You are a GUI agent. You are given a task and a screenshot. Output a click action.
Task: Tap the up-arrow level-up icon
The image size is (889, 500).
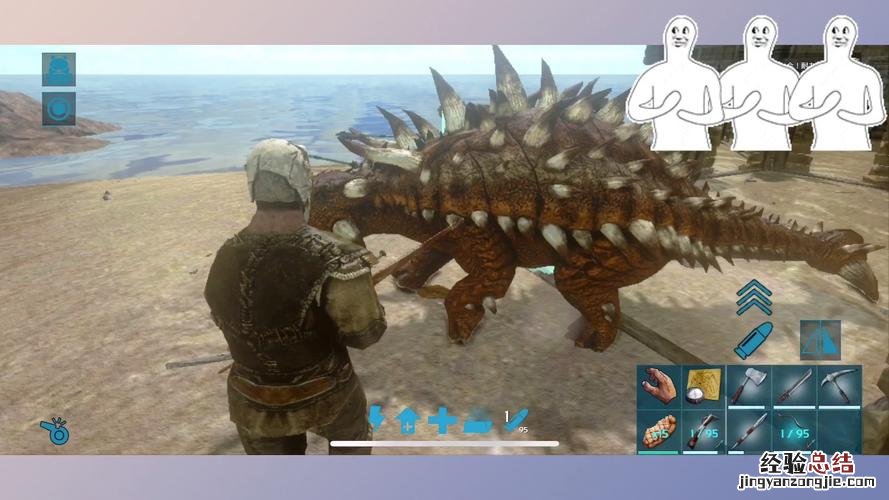pos(408,422)
